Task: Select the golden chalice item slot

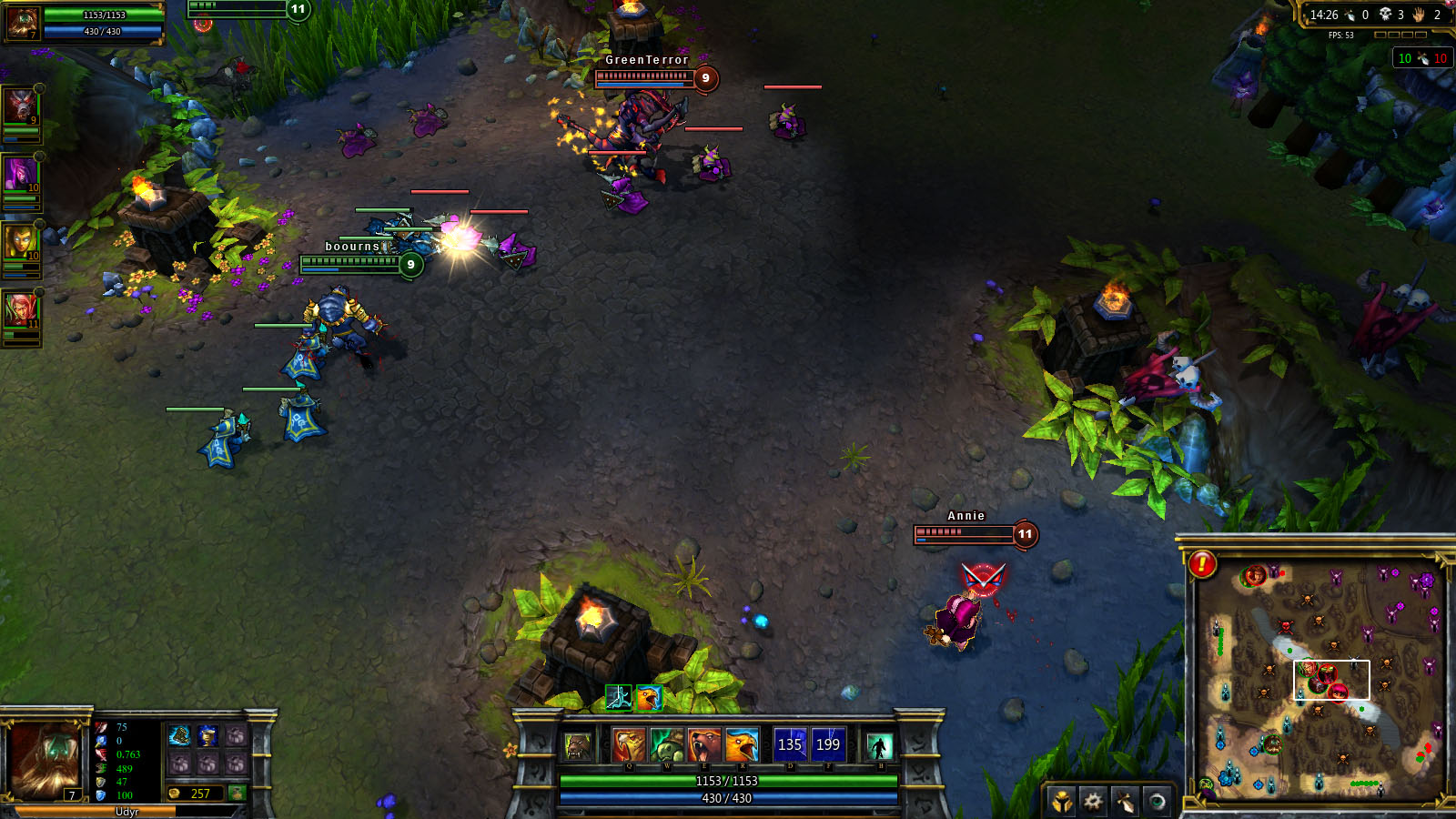Action: (x=208, y=735)
